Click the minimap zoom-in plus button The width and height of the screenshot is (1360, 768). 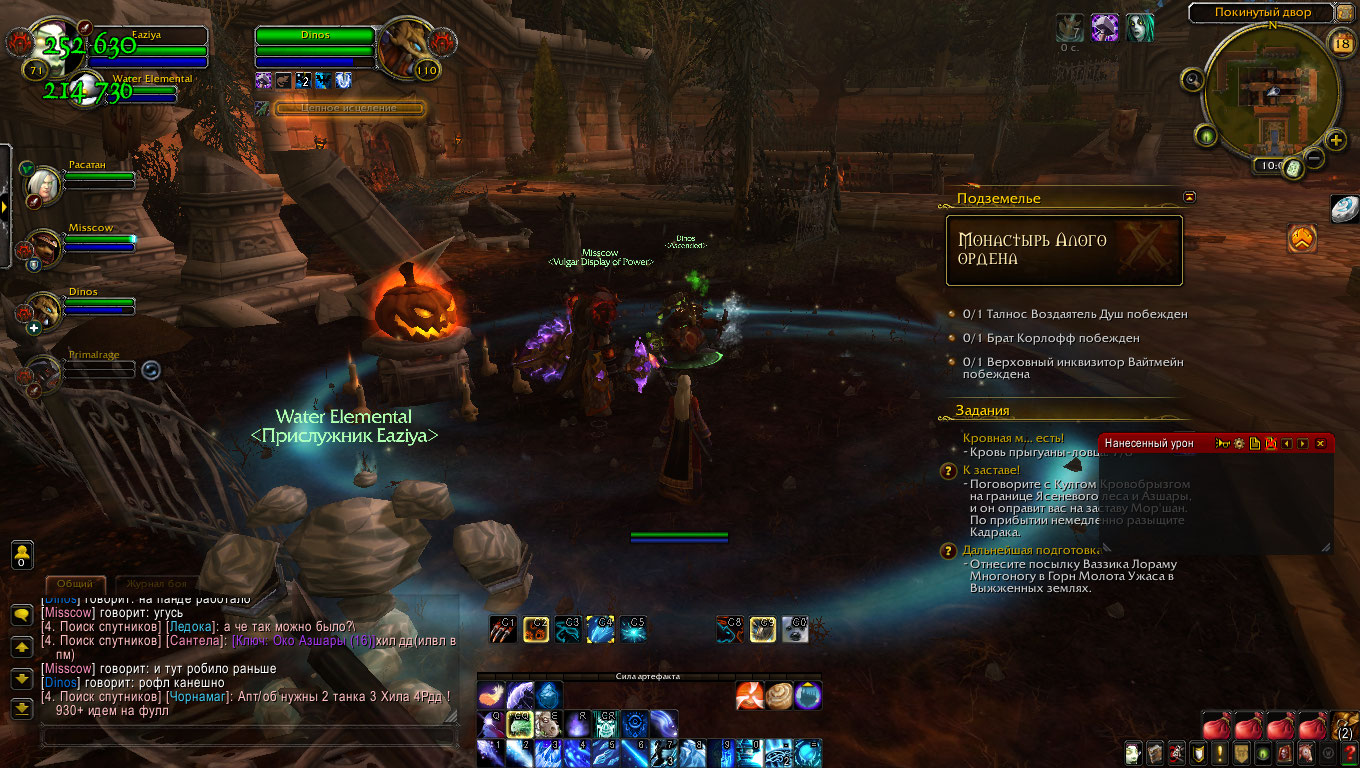coord(1336,139)
